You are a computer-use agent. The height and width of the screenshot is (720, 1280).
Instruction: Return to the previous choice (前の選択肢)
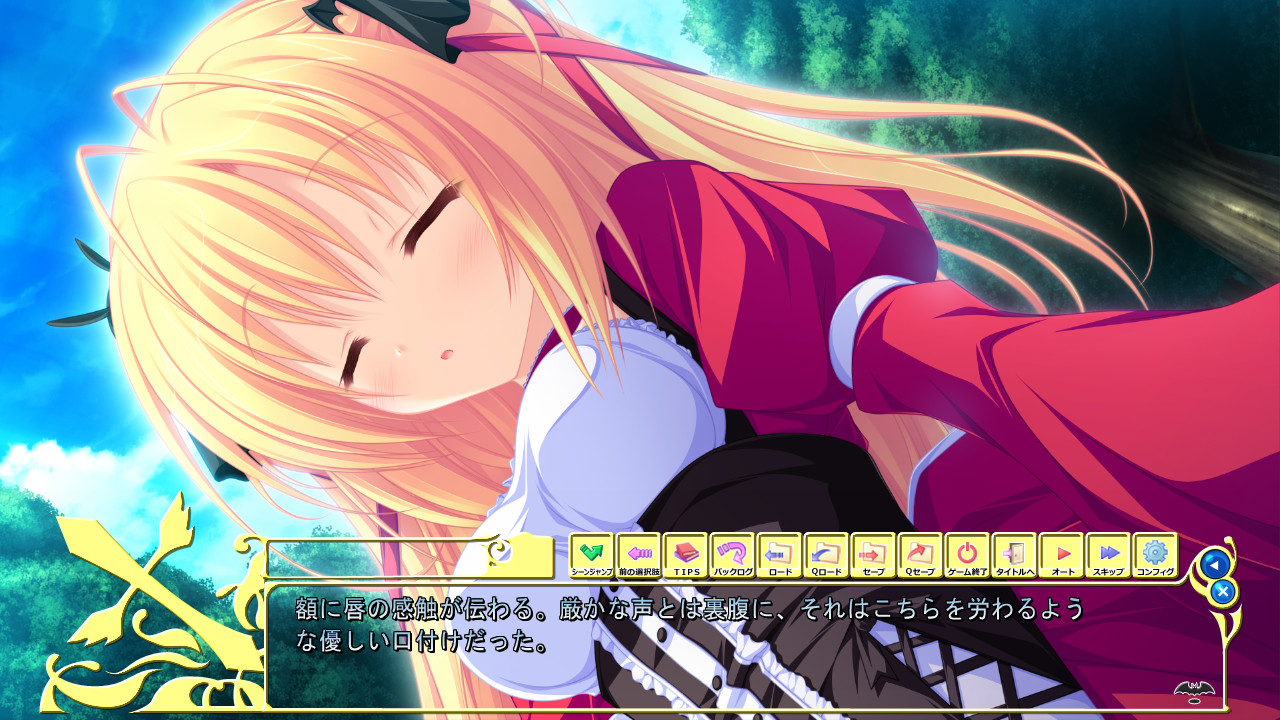638,555
